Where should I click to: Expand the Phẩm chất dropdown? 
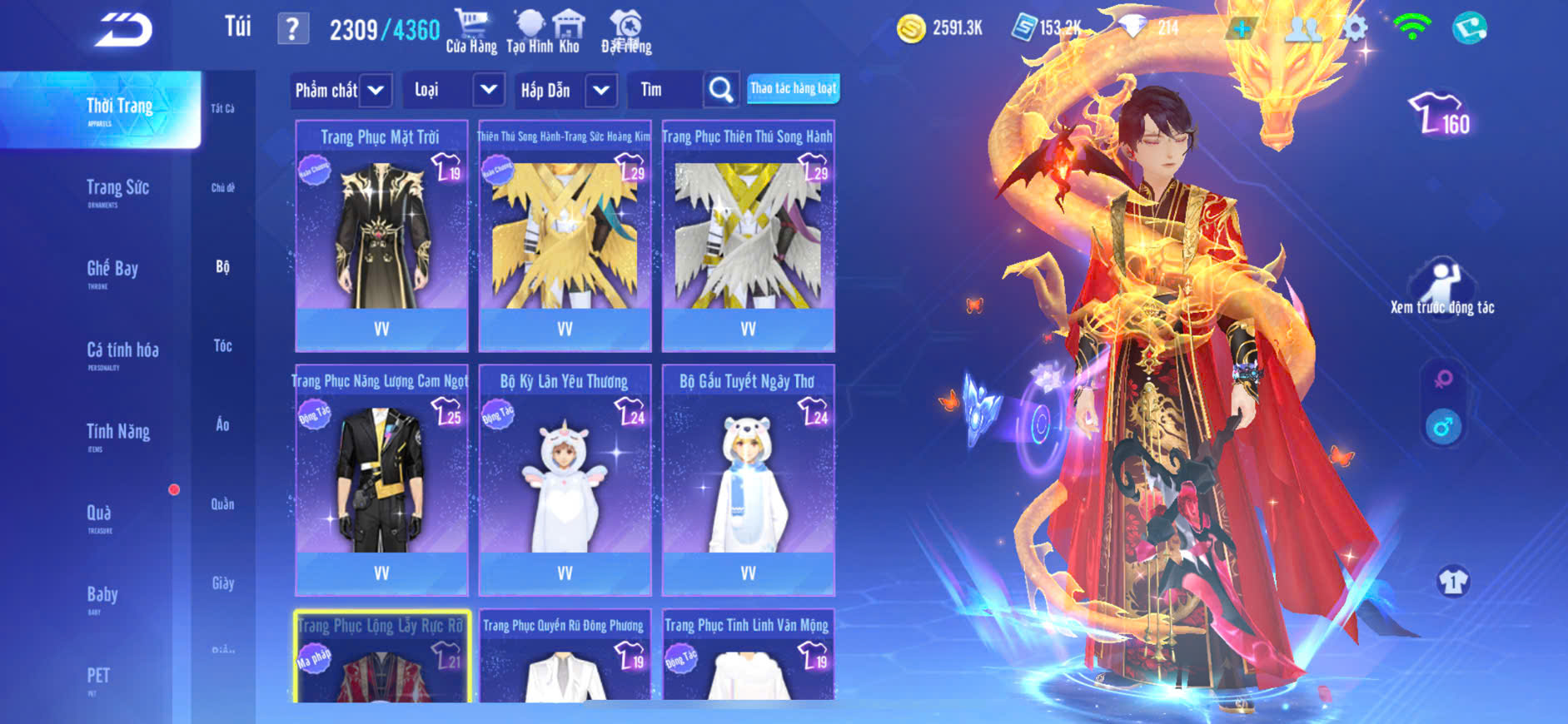click(x=376, y=90)
